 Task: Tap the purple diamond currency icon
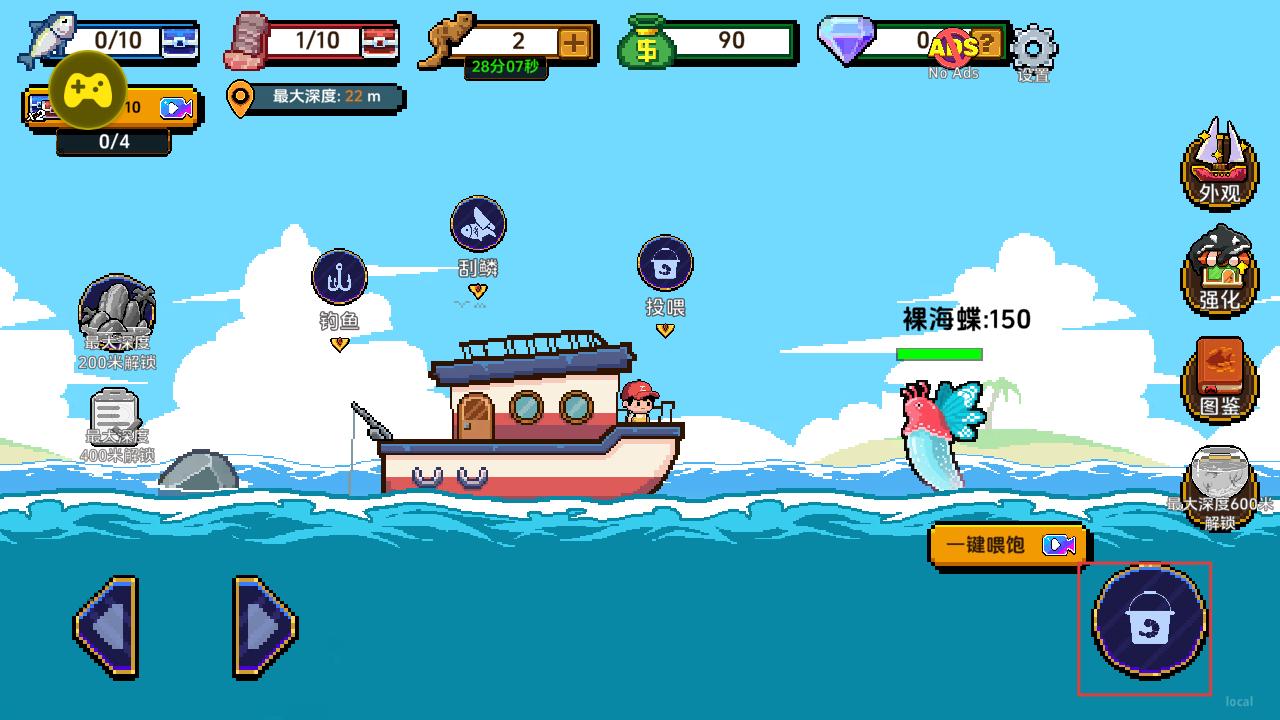pyautogui.click(x=846, y=40)
